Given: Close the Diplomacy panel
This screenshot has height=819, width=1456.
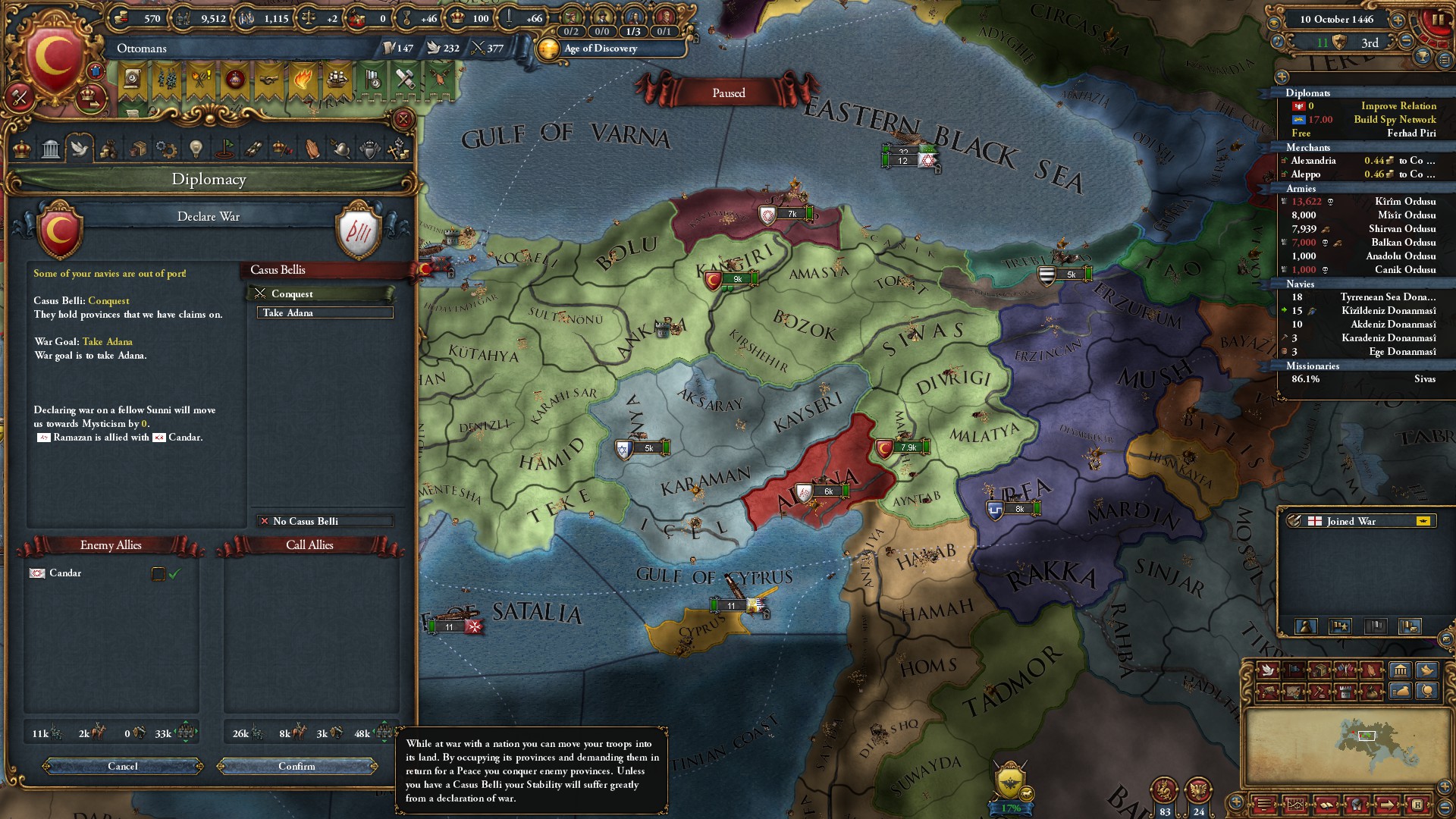Looking at the screenshot, I should click(x=403, y=119).
